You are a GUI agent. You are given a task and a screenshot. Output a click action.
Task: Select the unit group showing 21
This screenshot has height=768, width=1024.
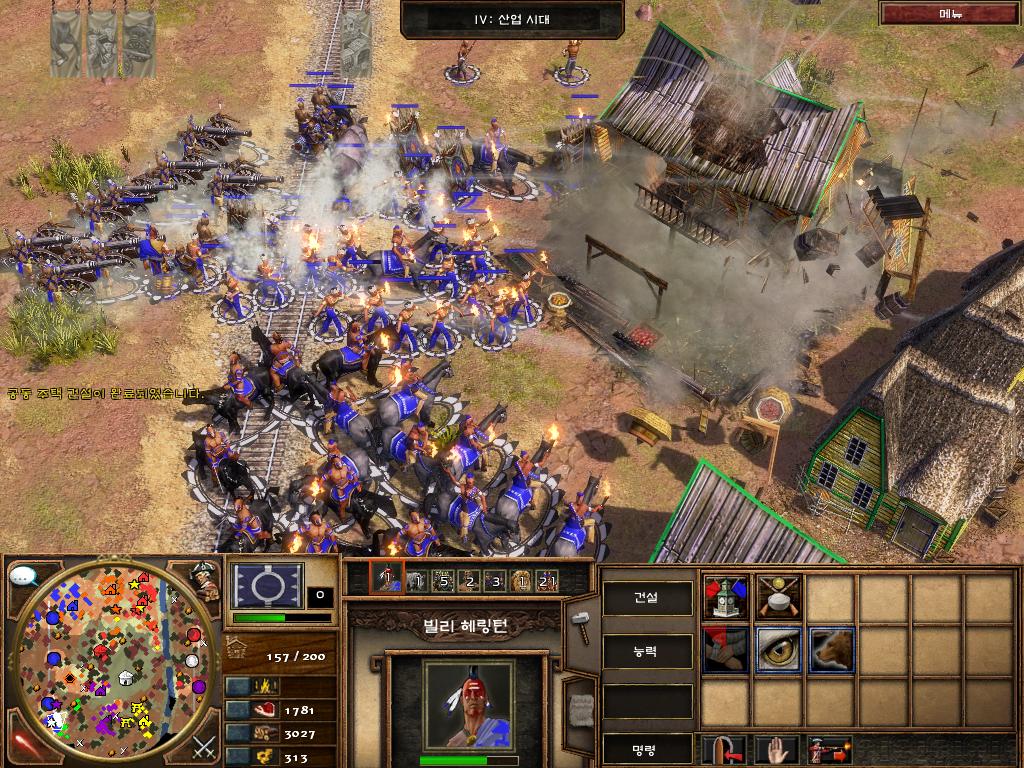pos(546,580)
